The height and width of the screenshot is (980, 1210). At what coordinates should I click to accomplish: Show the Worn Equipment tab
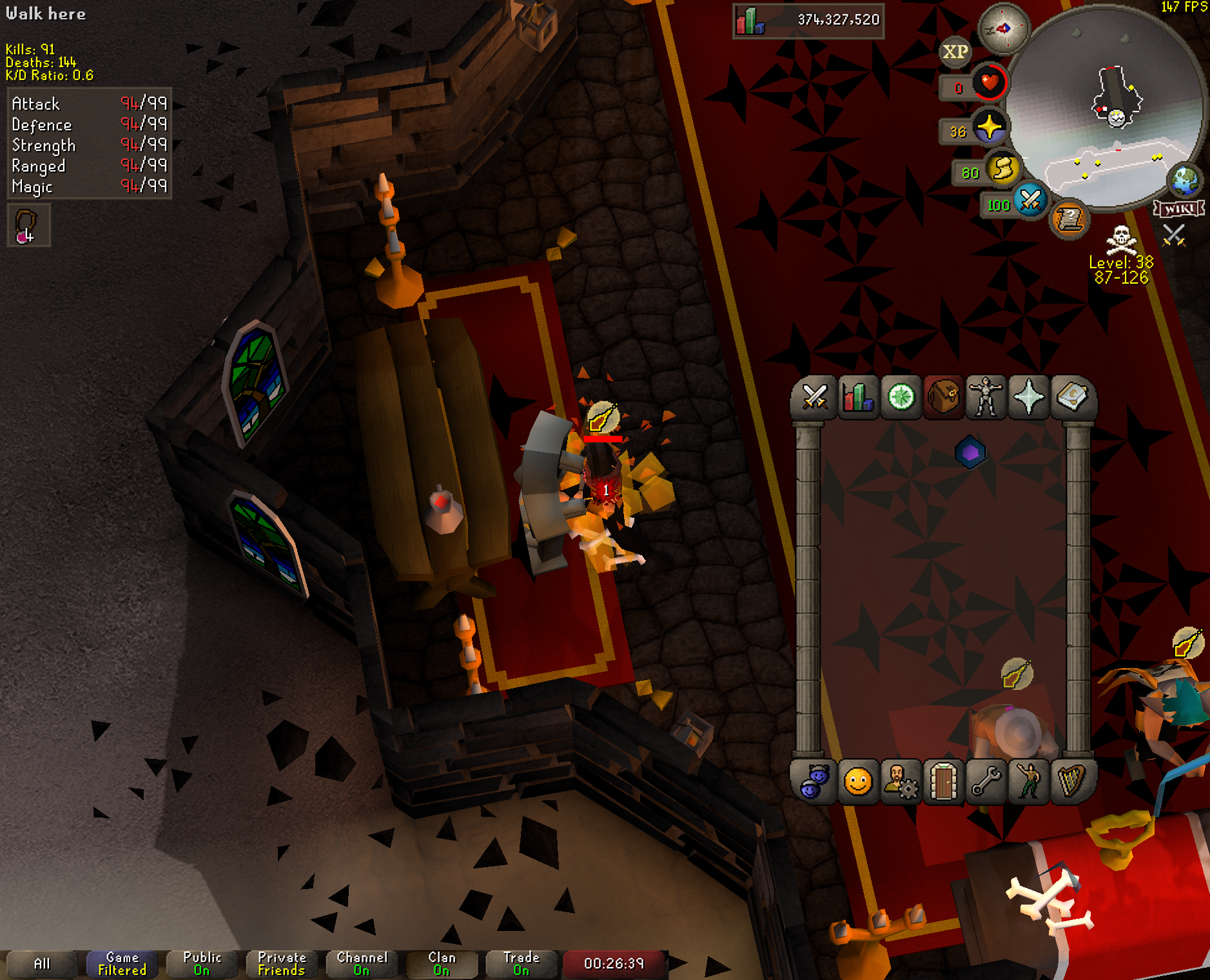pos(986,397)
